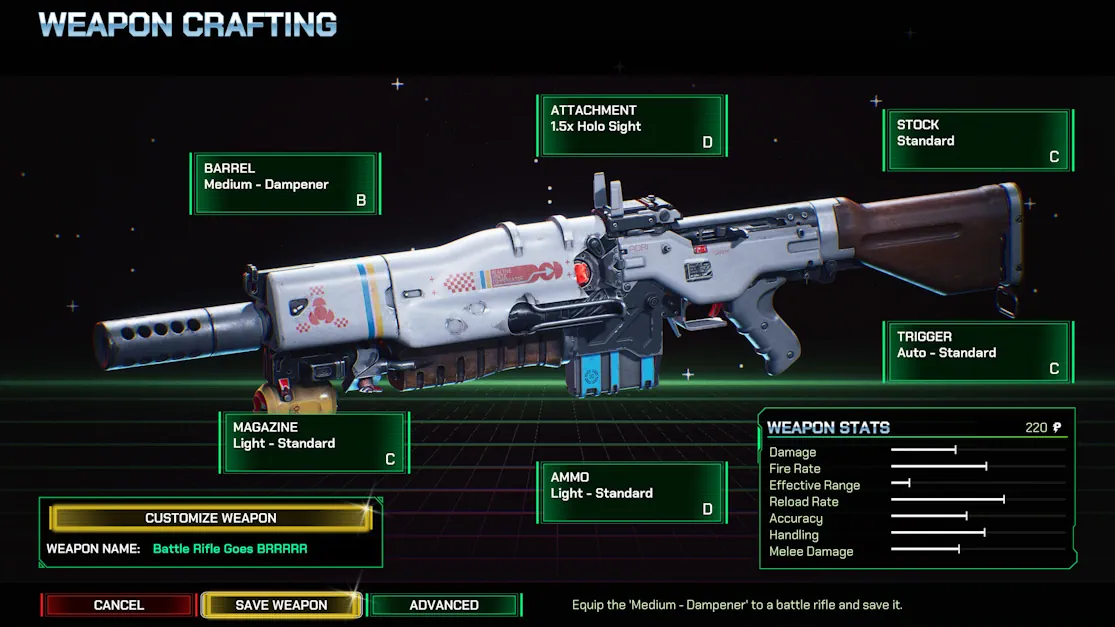Select the Barrel Medium - Dampener slot

[286, 184]
